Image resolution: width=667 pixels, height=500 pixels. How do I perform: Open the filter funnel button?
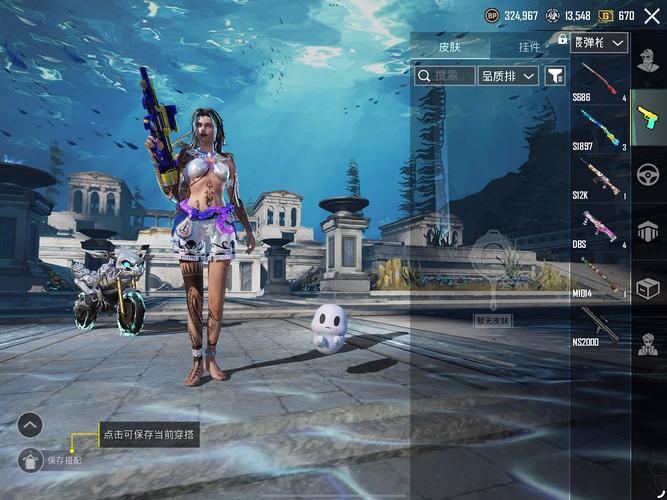(x=555, y=75)
